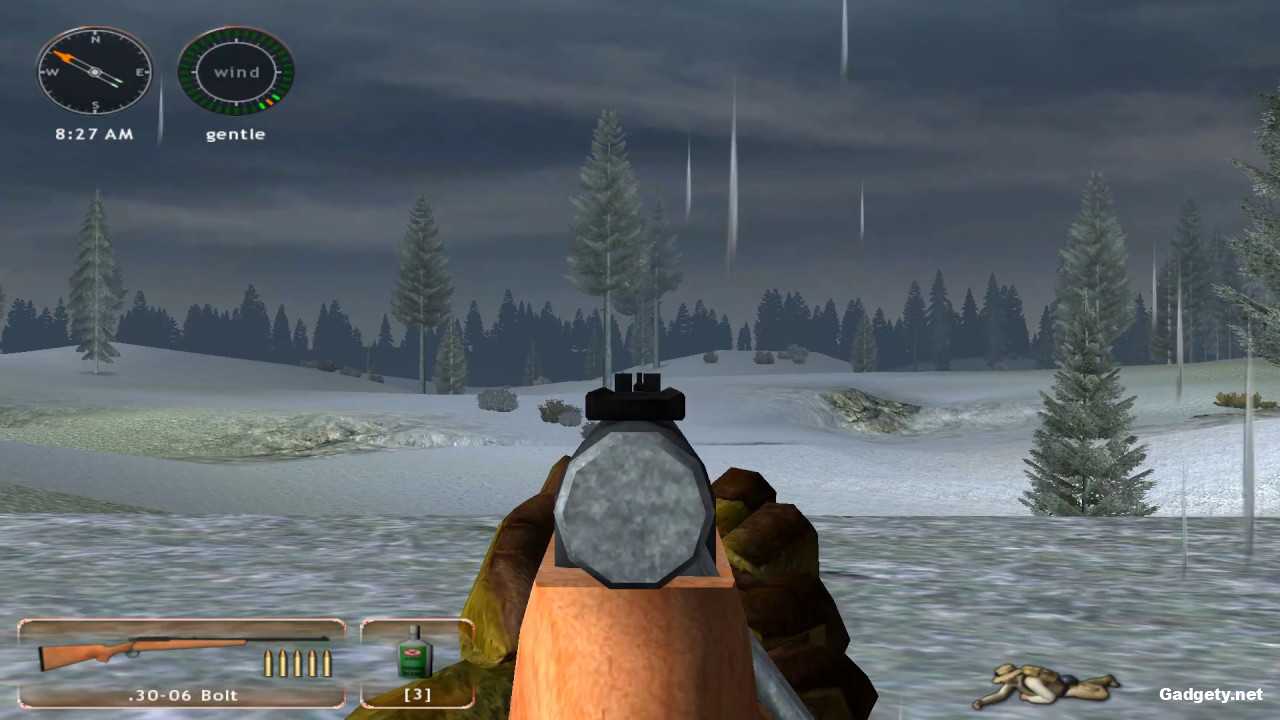This screenshot has width=1280, height=720.
Task: Select the scent spray bottle item
Action: [417, 657]
